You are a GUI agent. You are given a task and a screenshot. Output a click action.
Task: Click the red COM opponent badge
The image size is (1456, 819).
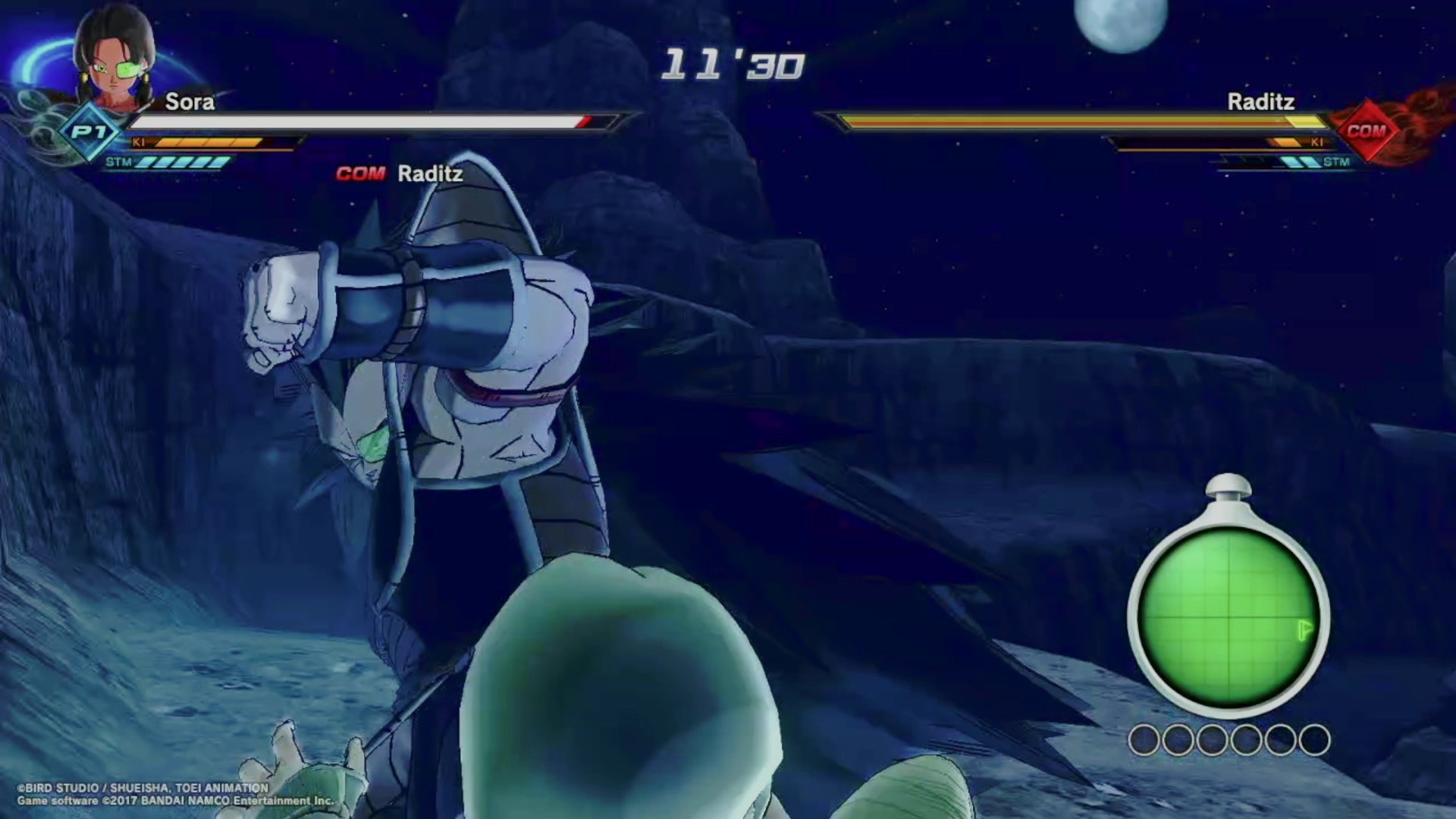click(x=1366, y=131)
